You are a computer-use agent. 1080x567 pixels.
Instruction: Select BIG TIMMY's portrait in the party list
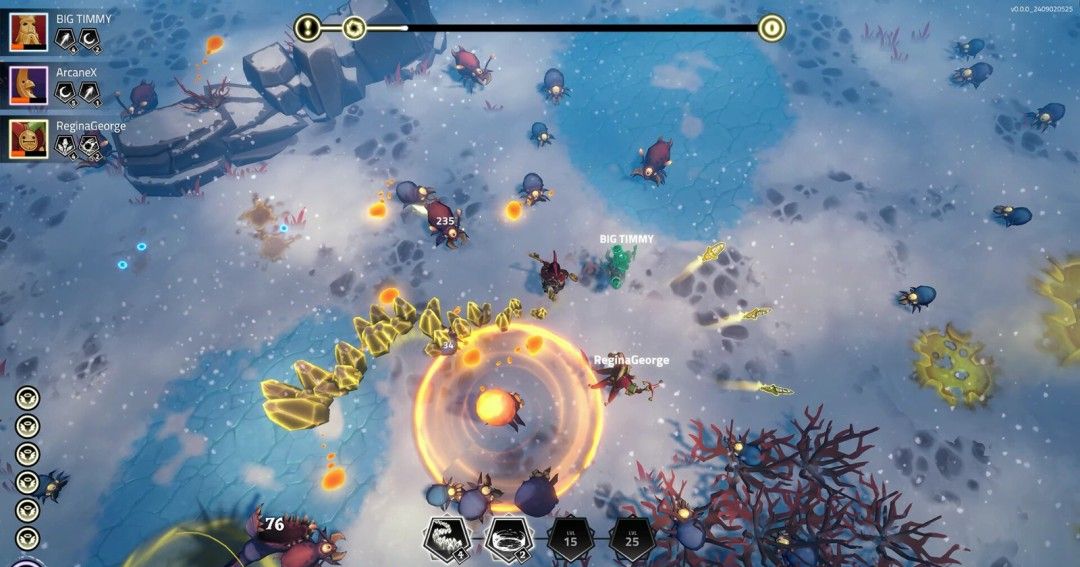[29, 32]
